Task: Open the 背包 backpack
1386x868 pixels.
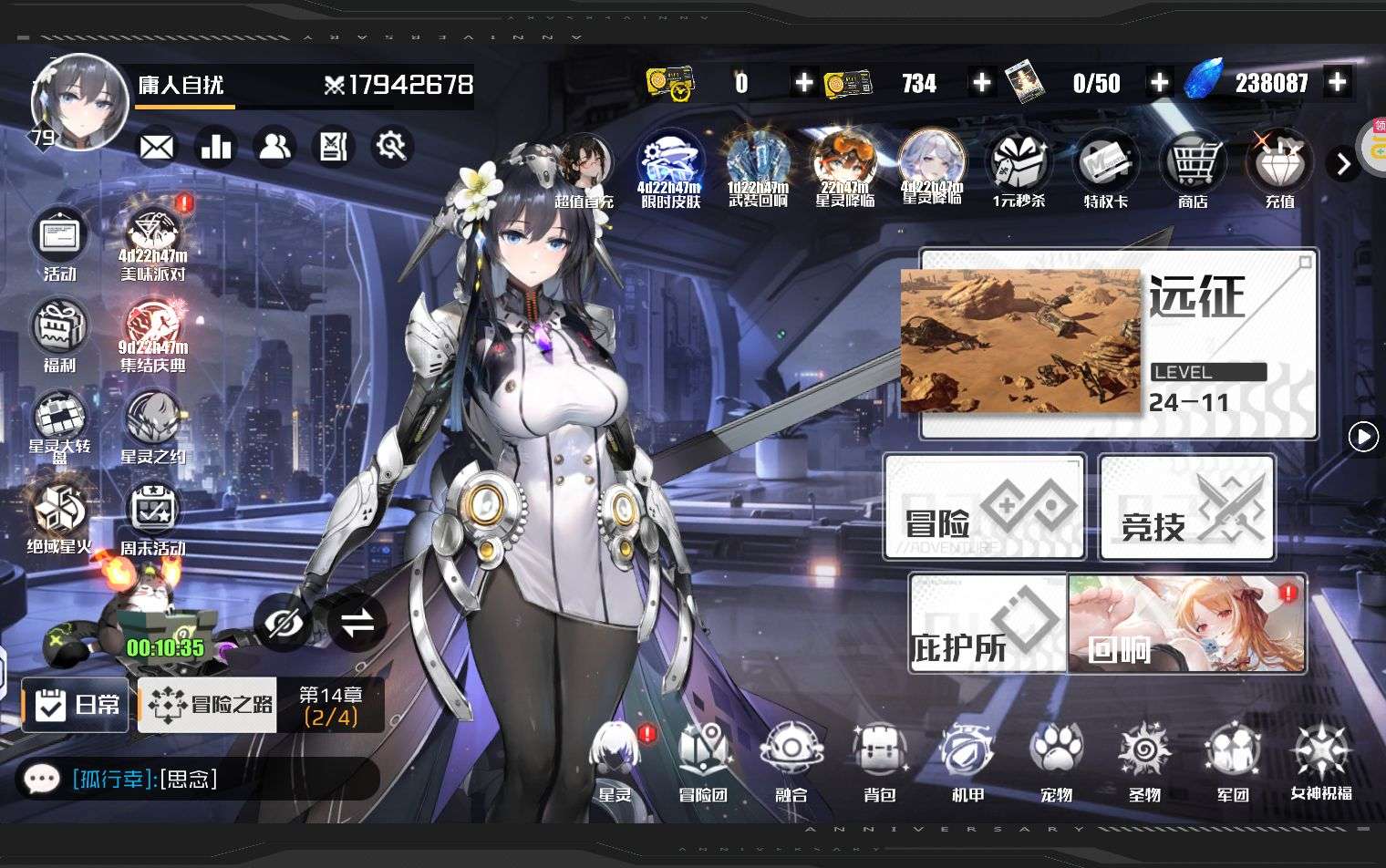Action: (879, 761)
